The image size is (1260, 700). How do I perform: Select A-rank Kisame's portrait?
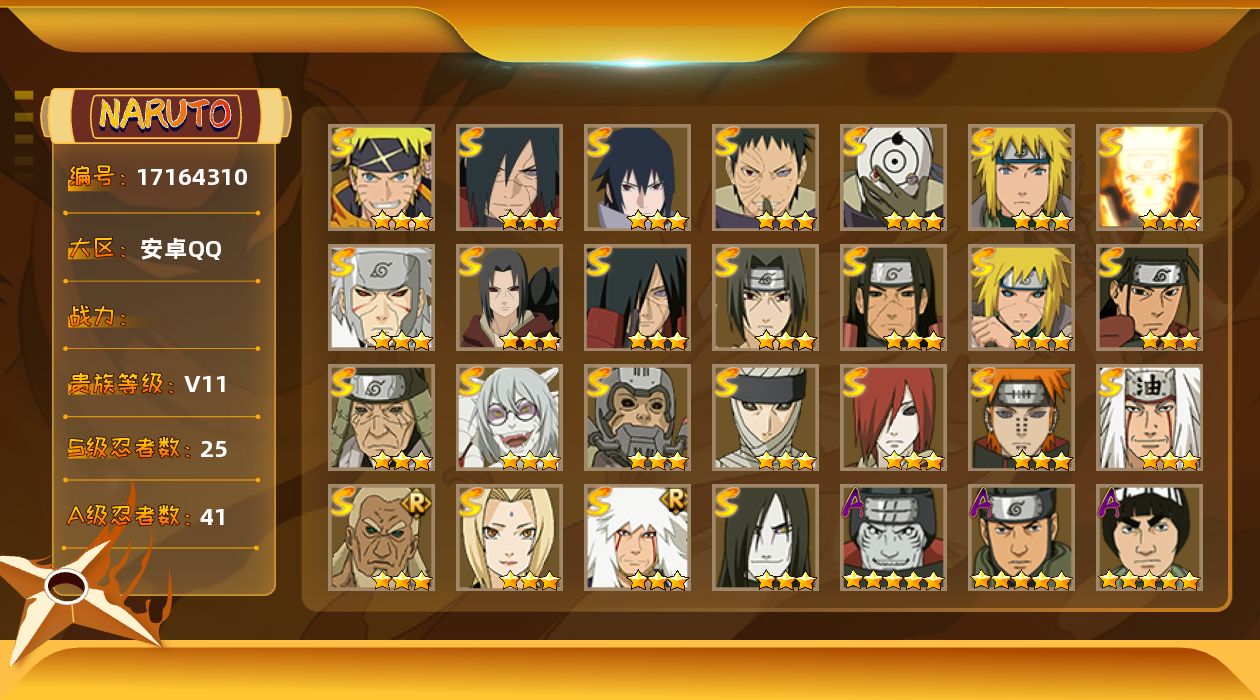893,537
